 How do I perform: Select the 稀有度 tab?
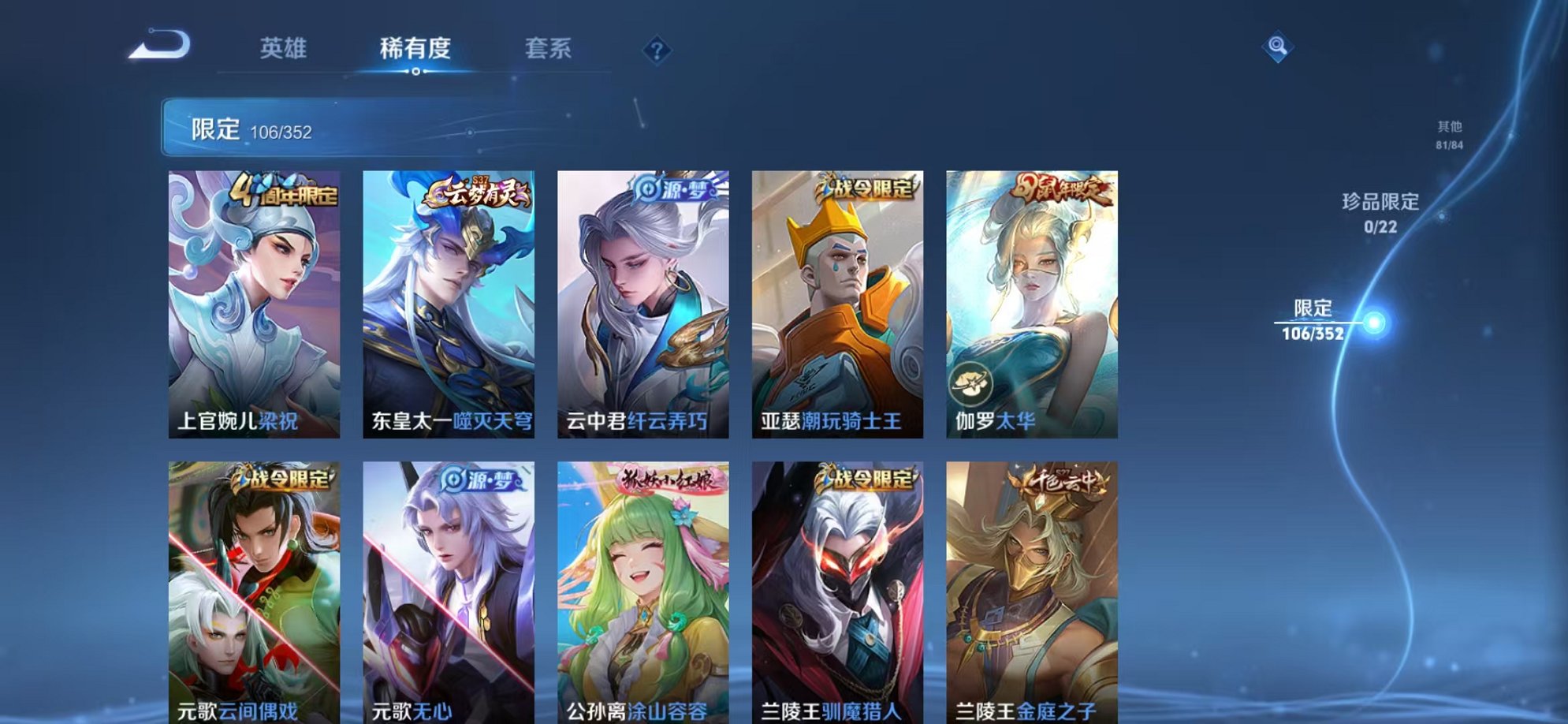pyautogui.click(x=416, y=48)
